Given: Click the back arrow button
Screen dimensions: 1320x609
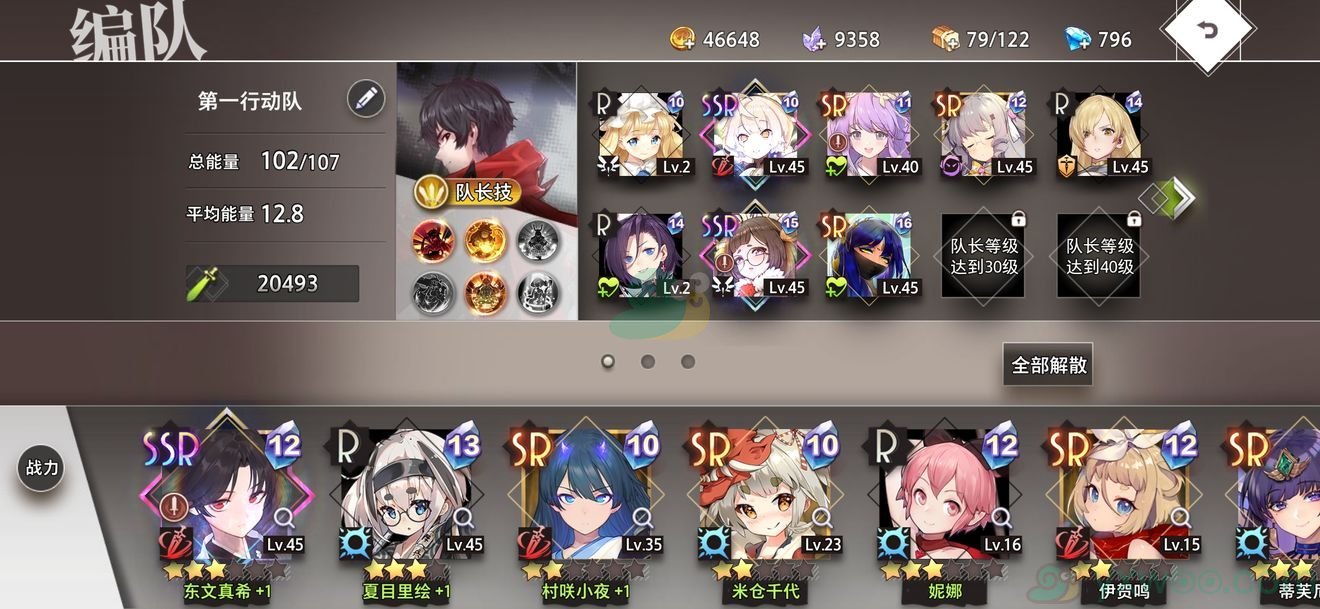Looking at the screenshot, I should (x=1208, y=31).
